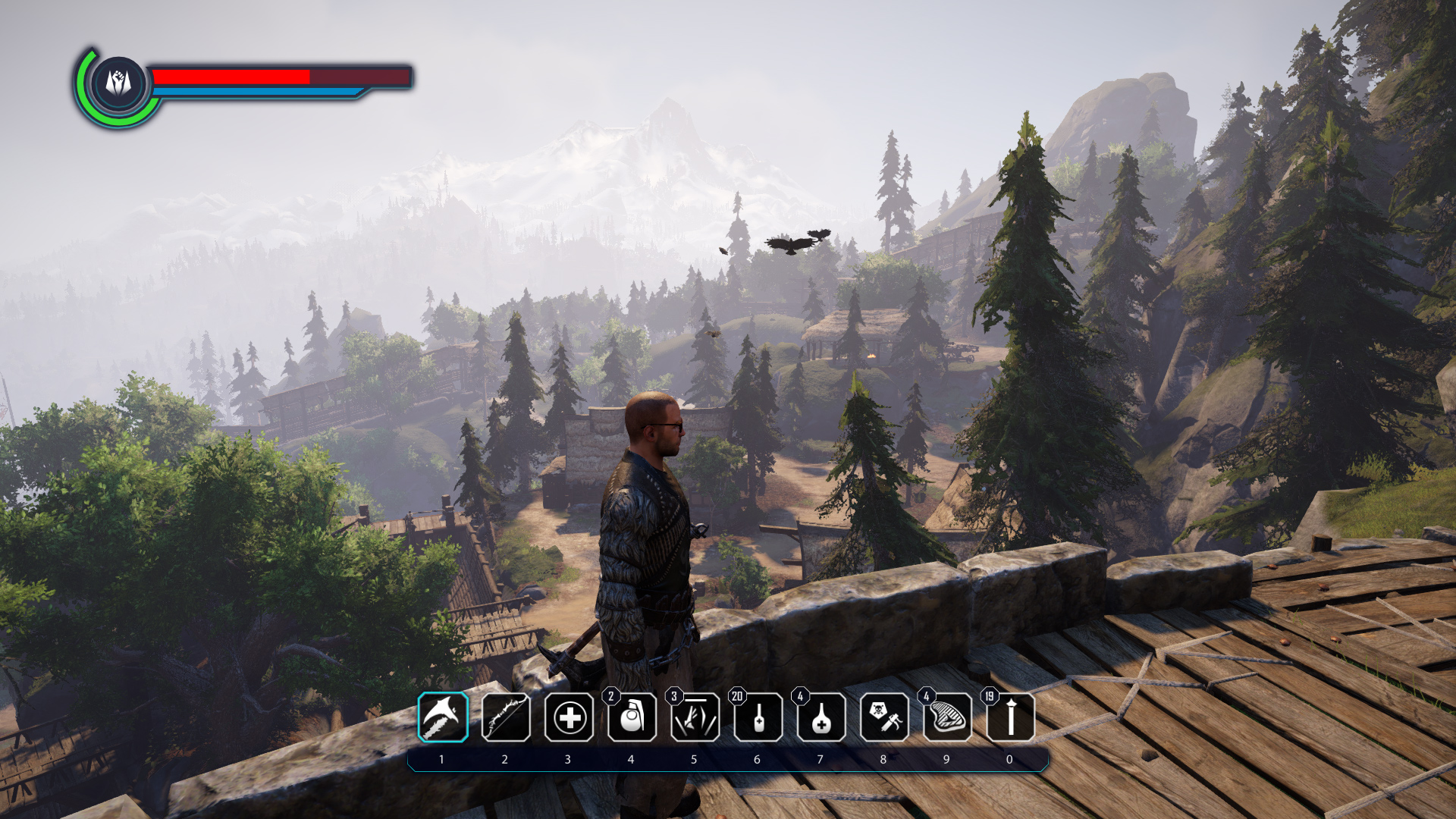The height and width of the screenshot is (819, 1456).
Task: Choose the grenade hotbar slot
Action: point(632,717)
